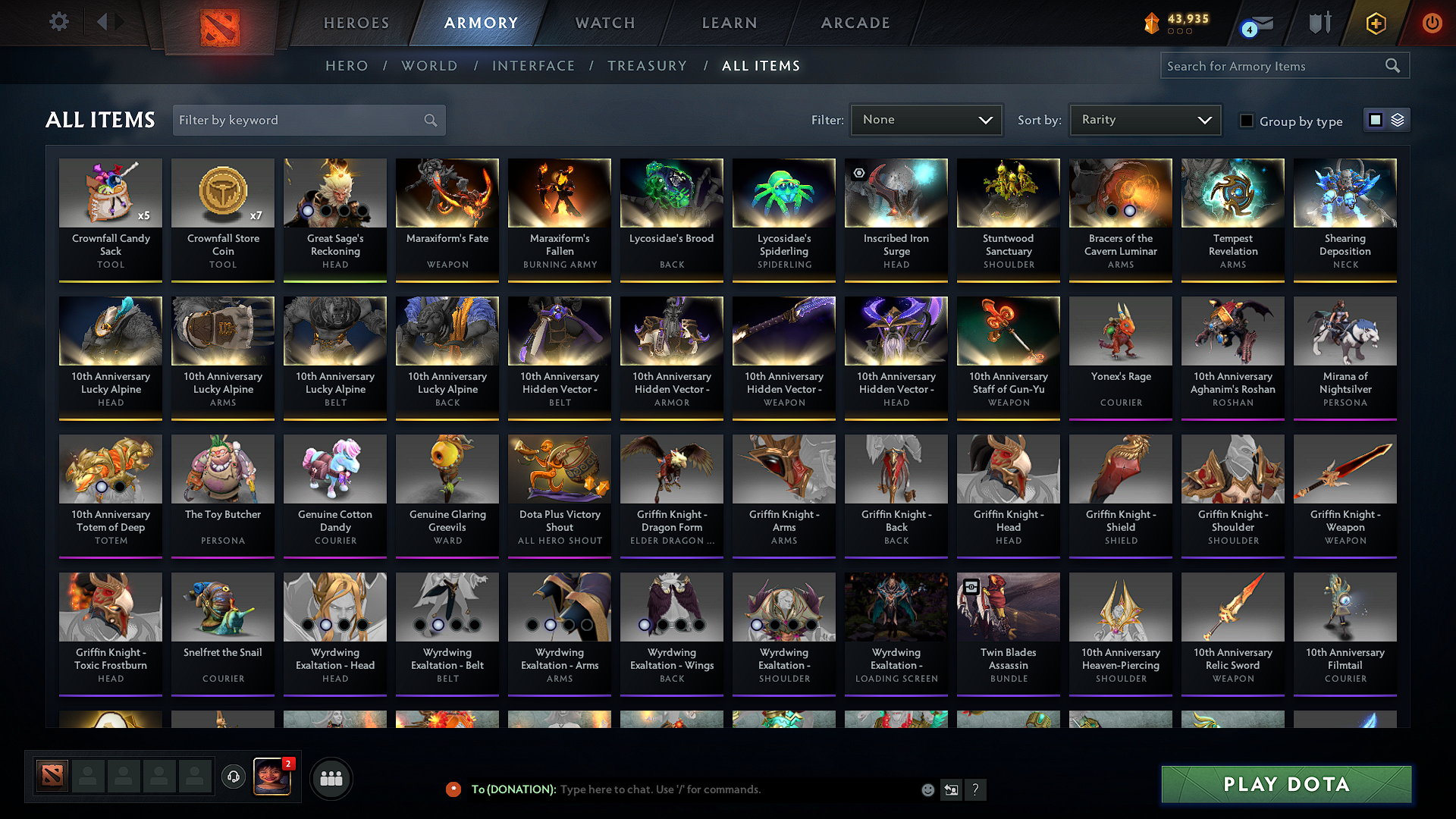Image resolution: width=1456 pixels, height=819 pixels.
Task: Click the power button to exit
Action: click(1432, 23)
